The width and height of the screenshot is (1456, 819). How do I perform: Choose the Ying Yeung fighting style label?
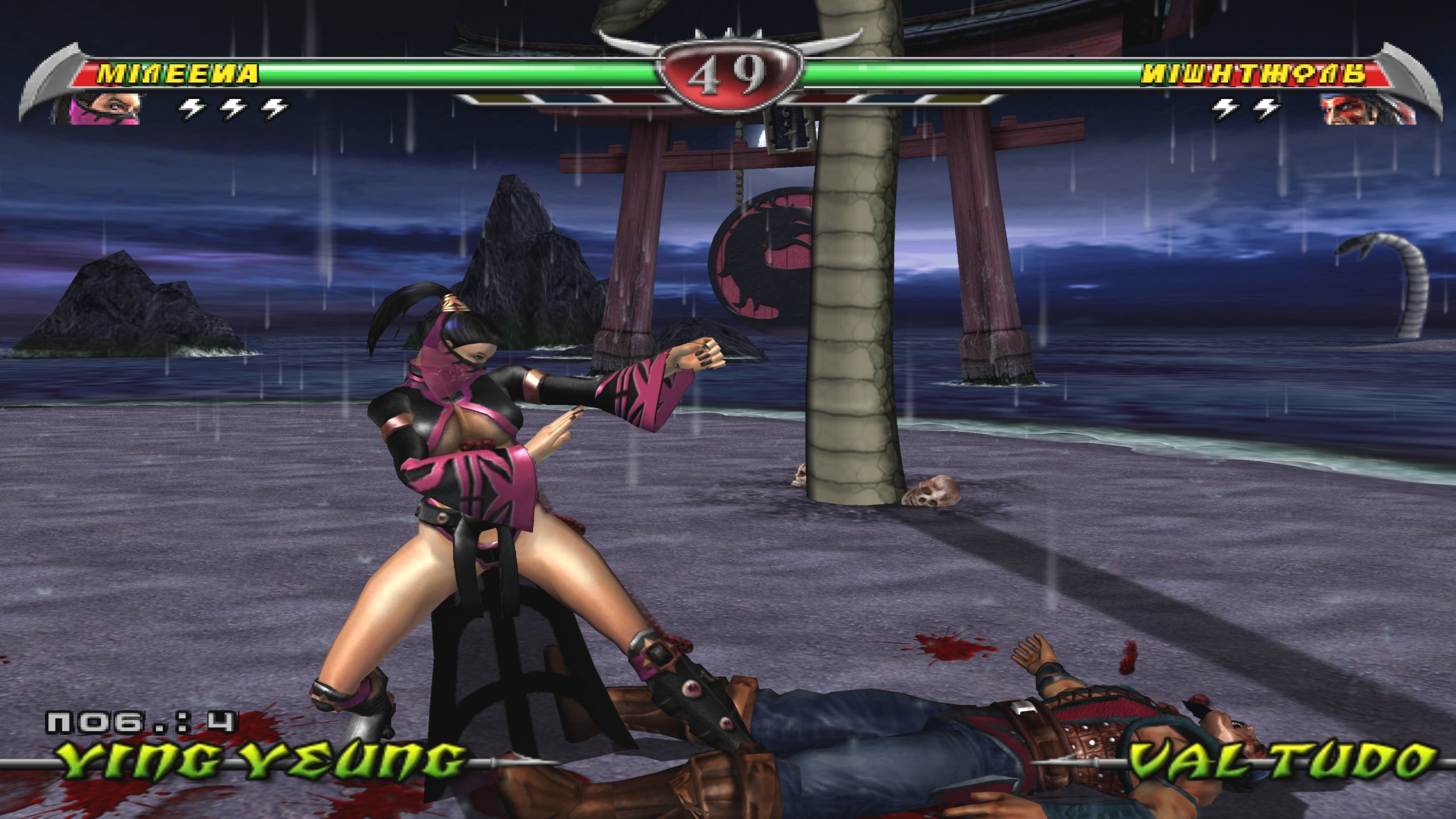262,760
